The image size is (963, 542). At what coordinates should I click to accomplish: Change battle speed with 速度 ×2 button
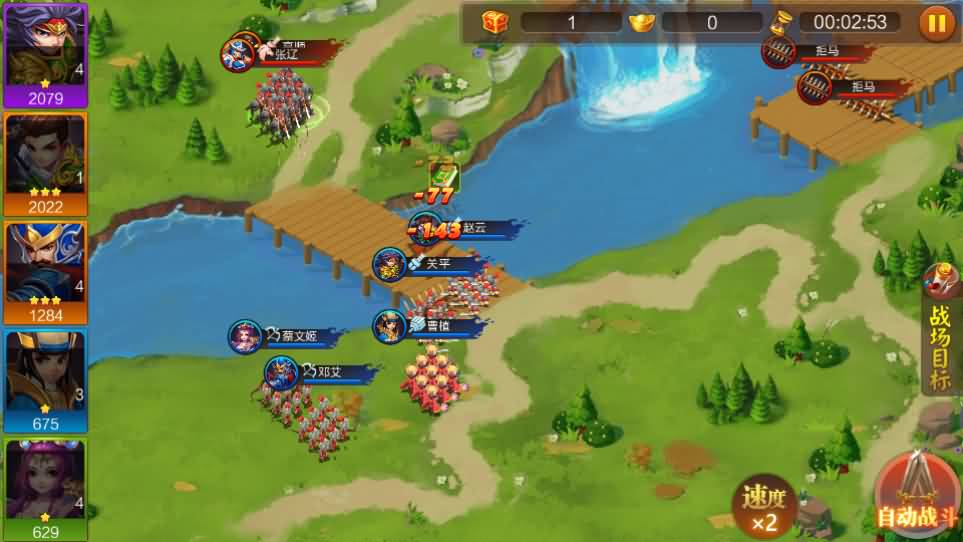(765, 507)
